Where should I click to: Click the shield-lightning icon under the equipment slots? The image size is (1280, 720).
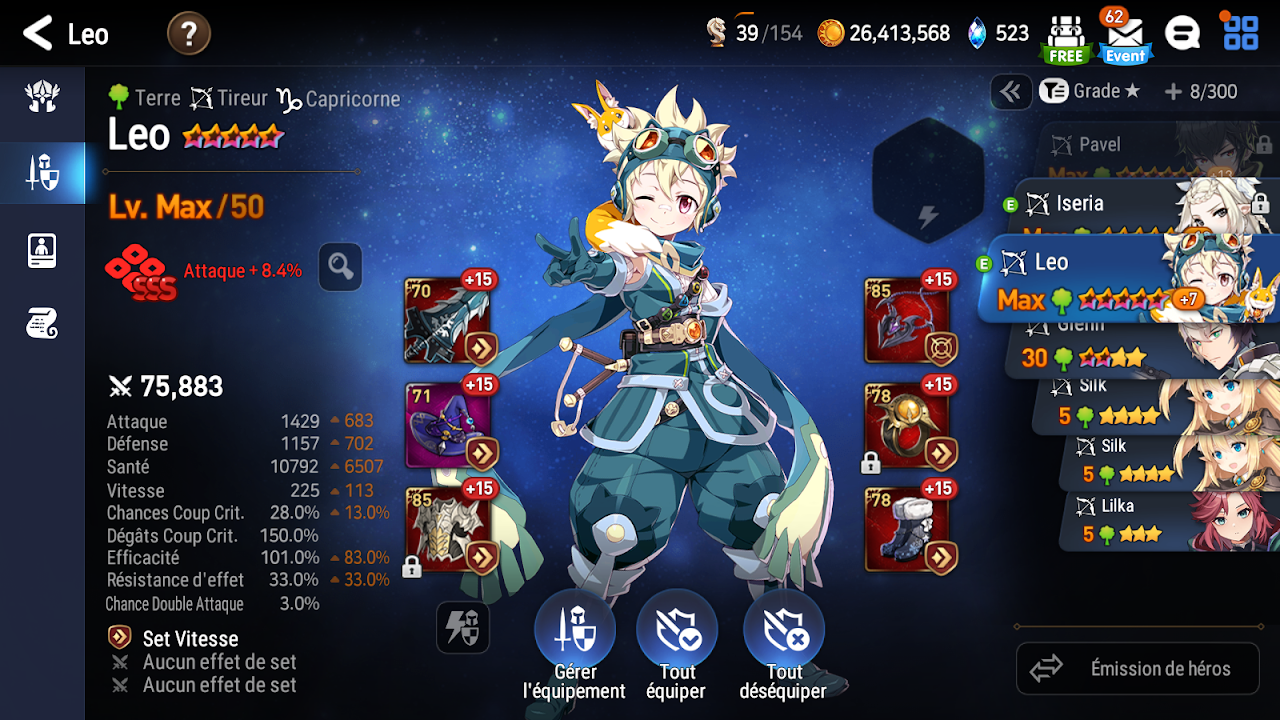click(x=462, y=628)
